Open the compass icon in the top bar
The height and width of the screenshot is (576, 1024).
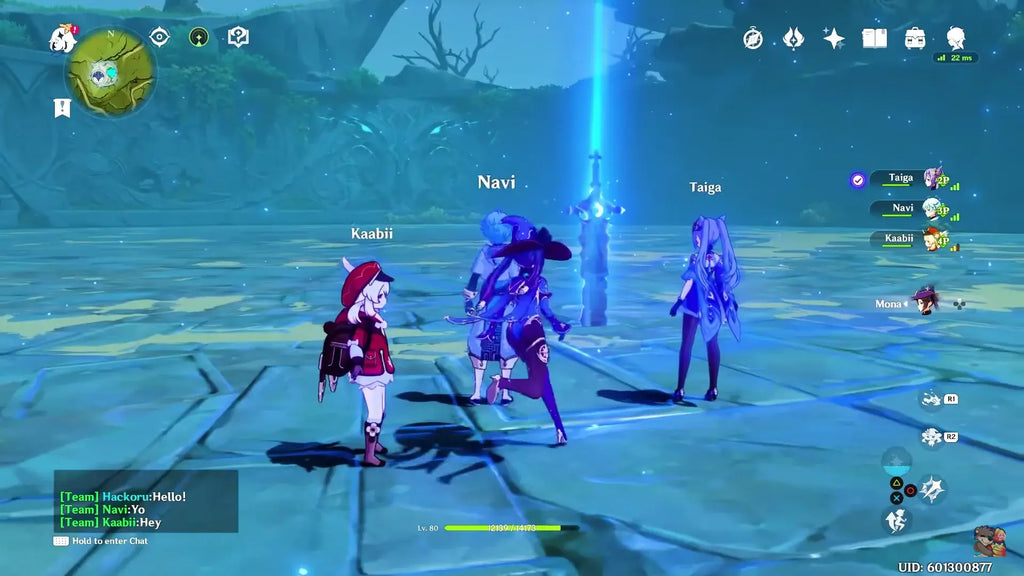tap(753, 38)
